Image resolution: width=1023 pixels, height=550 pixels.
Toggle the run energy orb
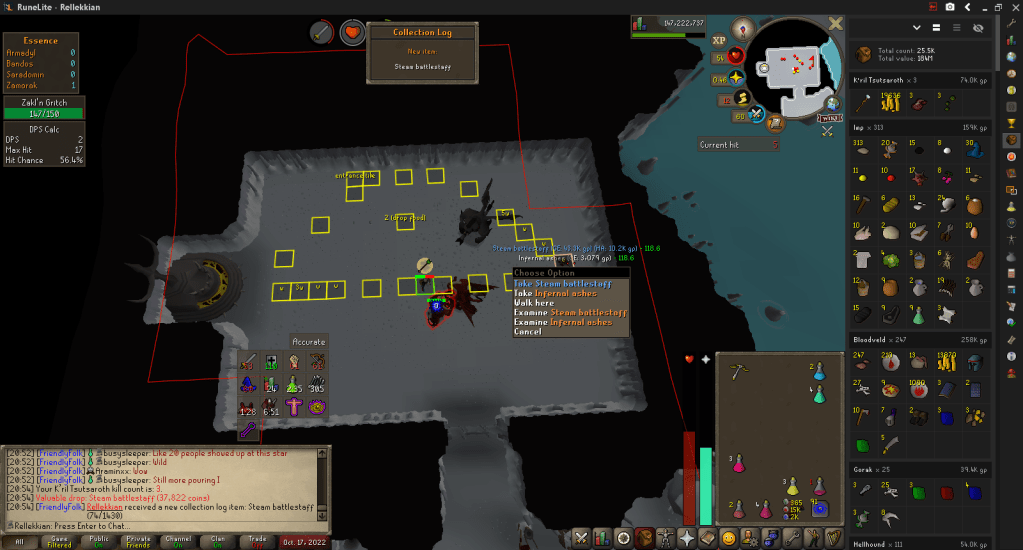pyautogui.click(x=741, y=99)
